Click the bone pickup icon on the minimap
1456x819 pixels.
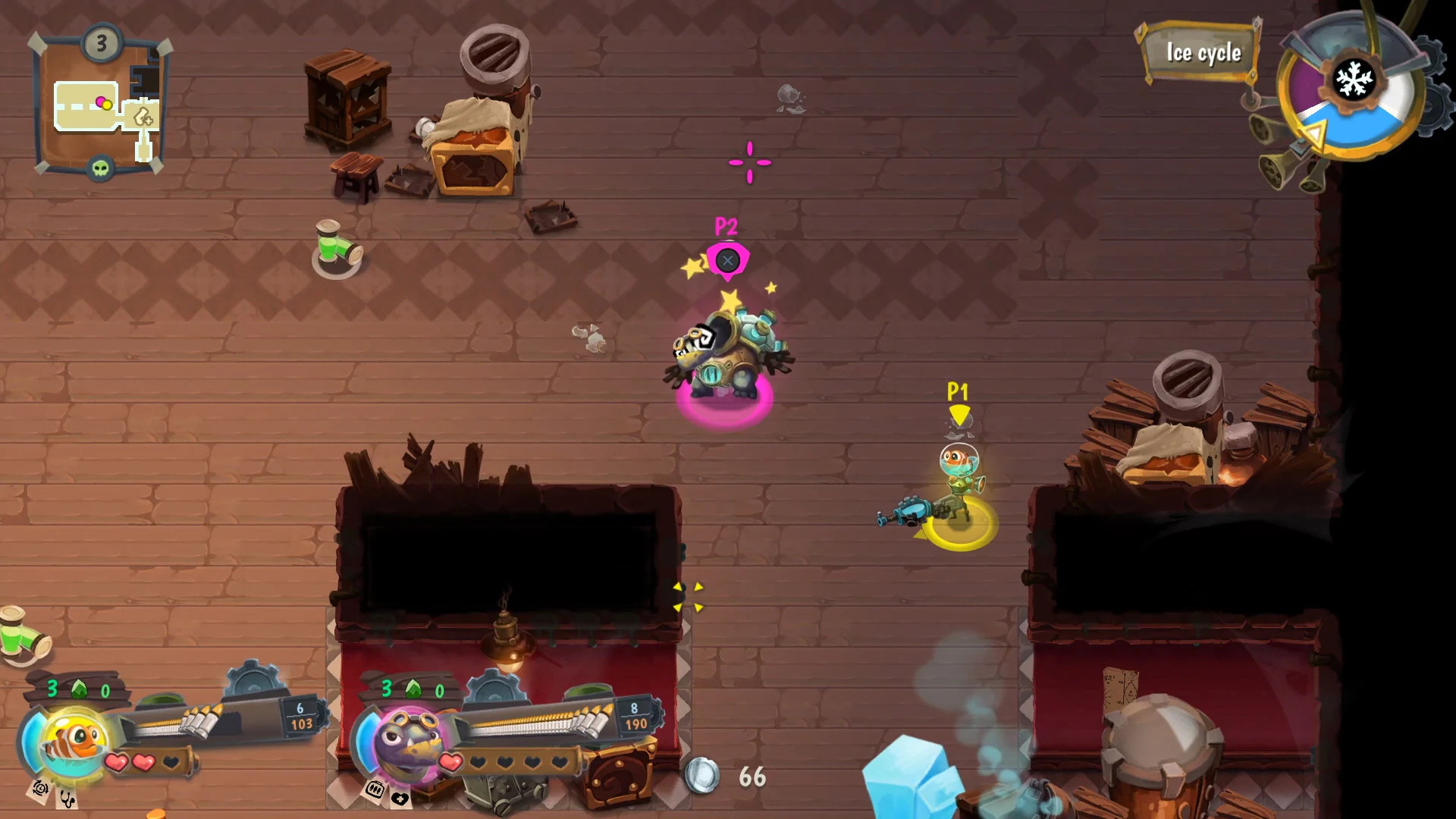click(x=143, y=118)
